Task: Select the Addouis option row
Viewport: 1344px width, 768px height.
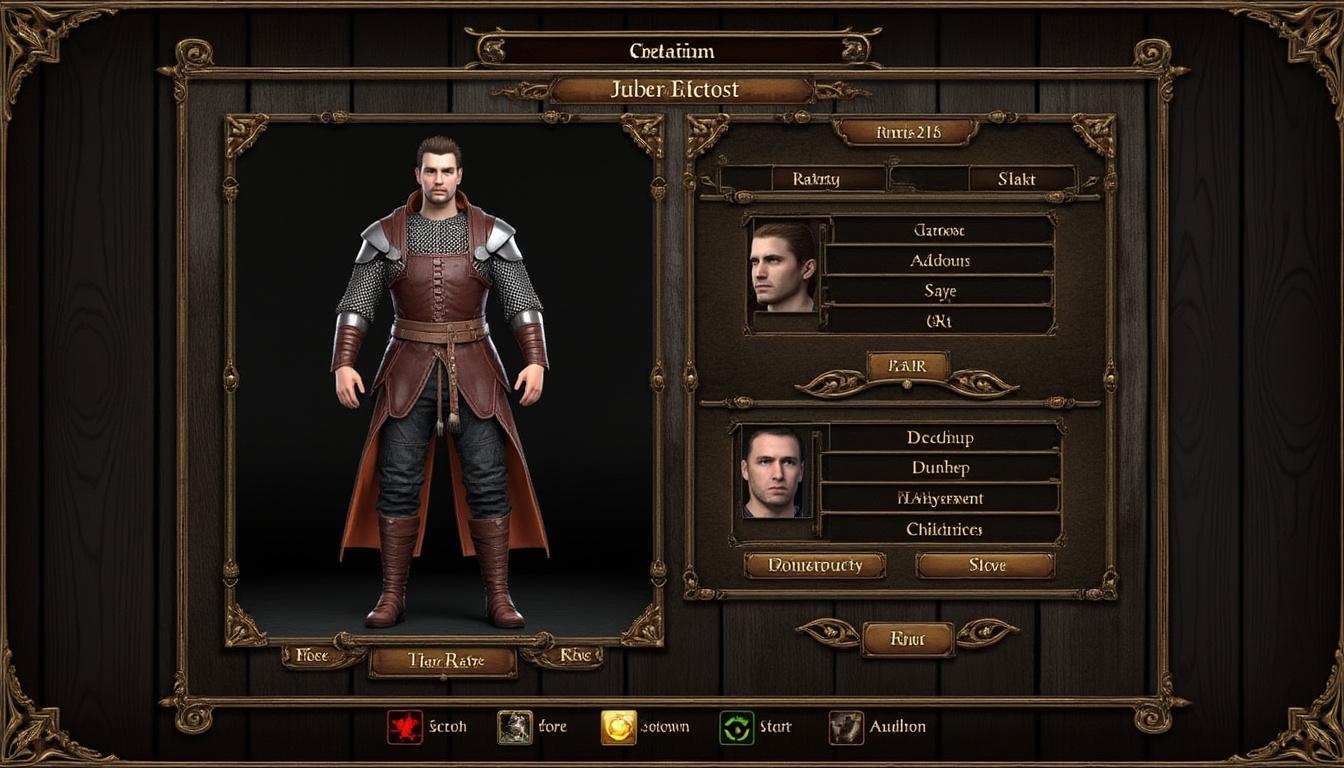Action: (x=940, y=260)
